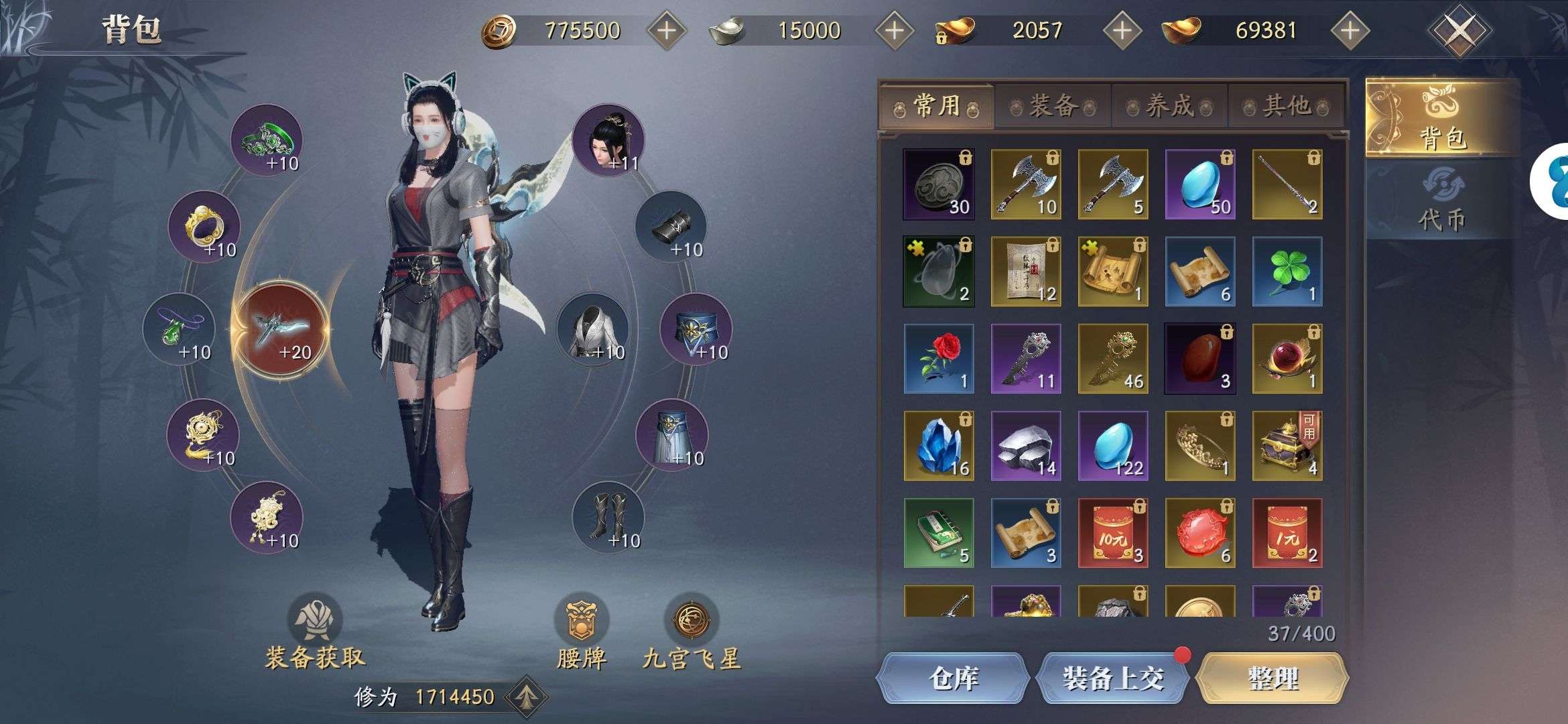Select the 其他 tab
This screenshot has height=724, width=1568.
pos(1286,106)
